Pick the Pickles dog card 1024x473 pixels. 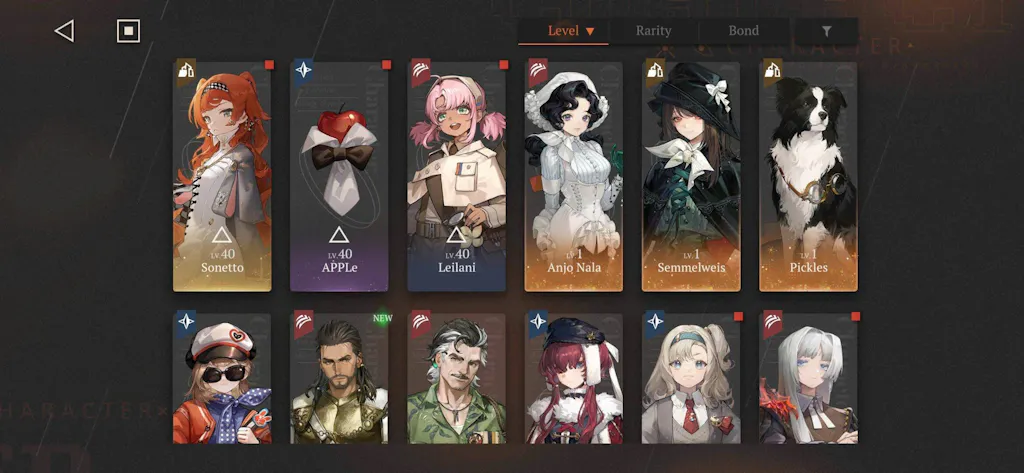[x=808, y=176]
